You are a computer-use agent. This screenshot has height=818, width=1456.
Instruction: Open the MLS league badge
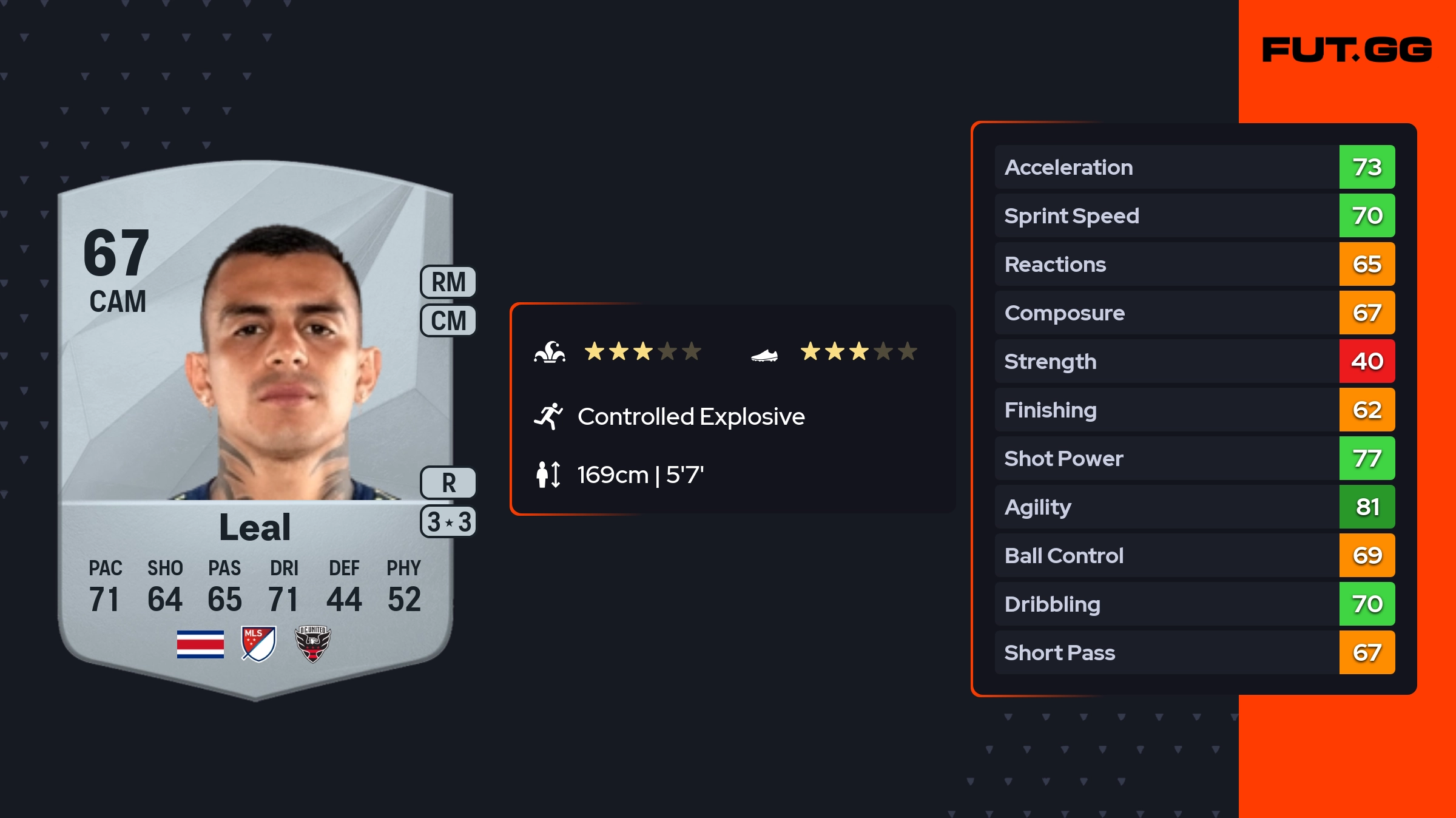[258, 644]
